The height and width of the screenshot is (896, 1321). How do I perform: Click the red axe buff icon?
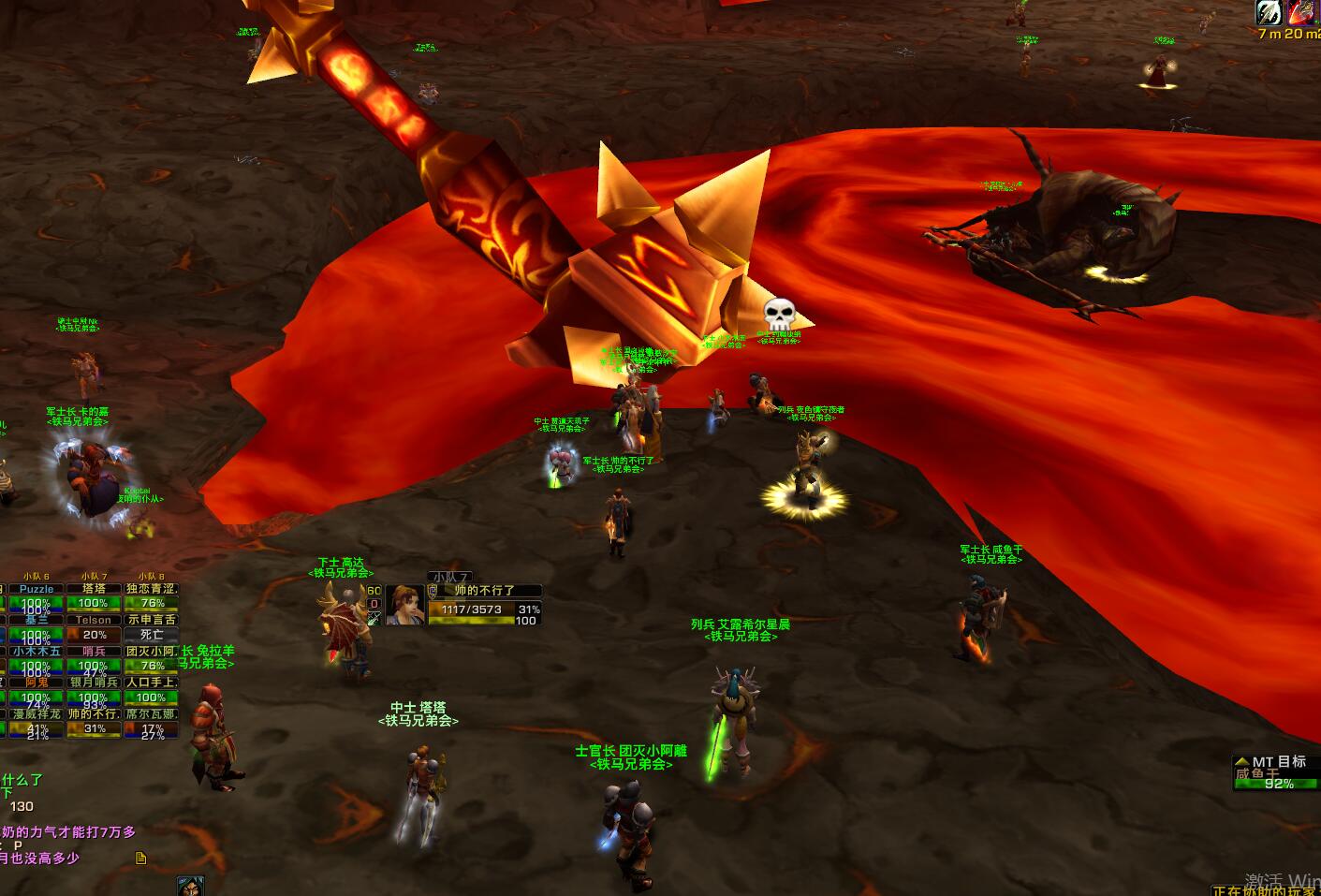[1301, 12]
